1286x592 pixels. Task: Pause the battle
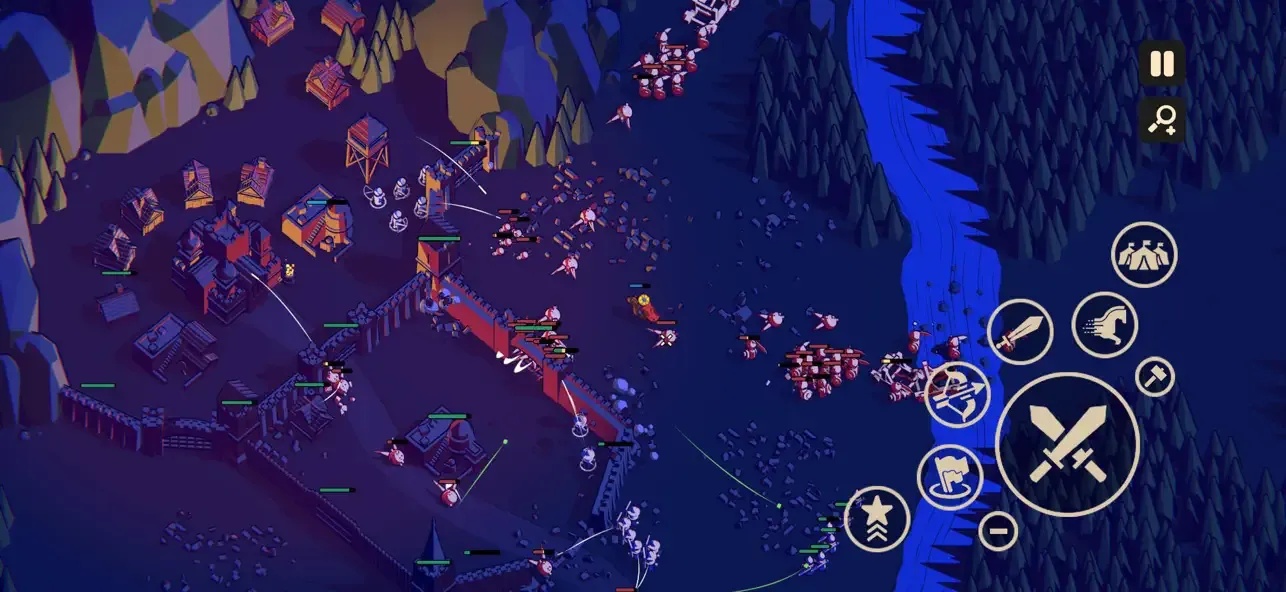tap(1161, 64)
